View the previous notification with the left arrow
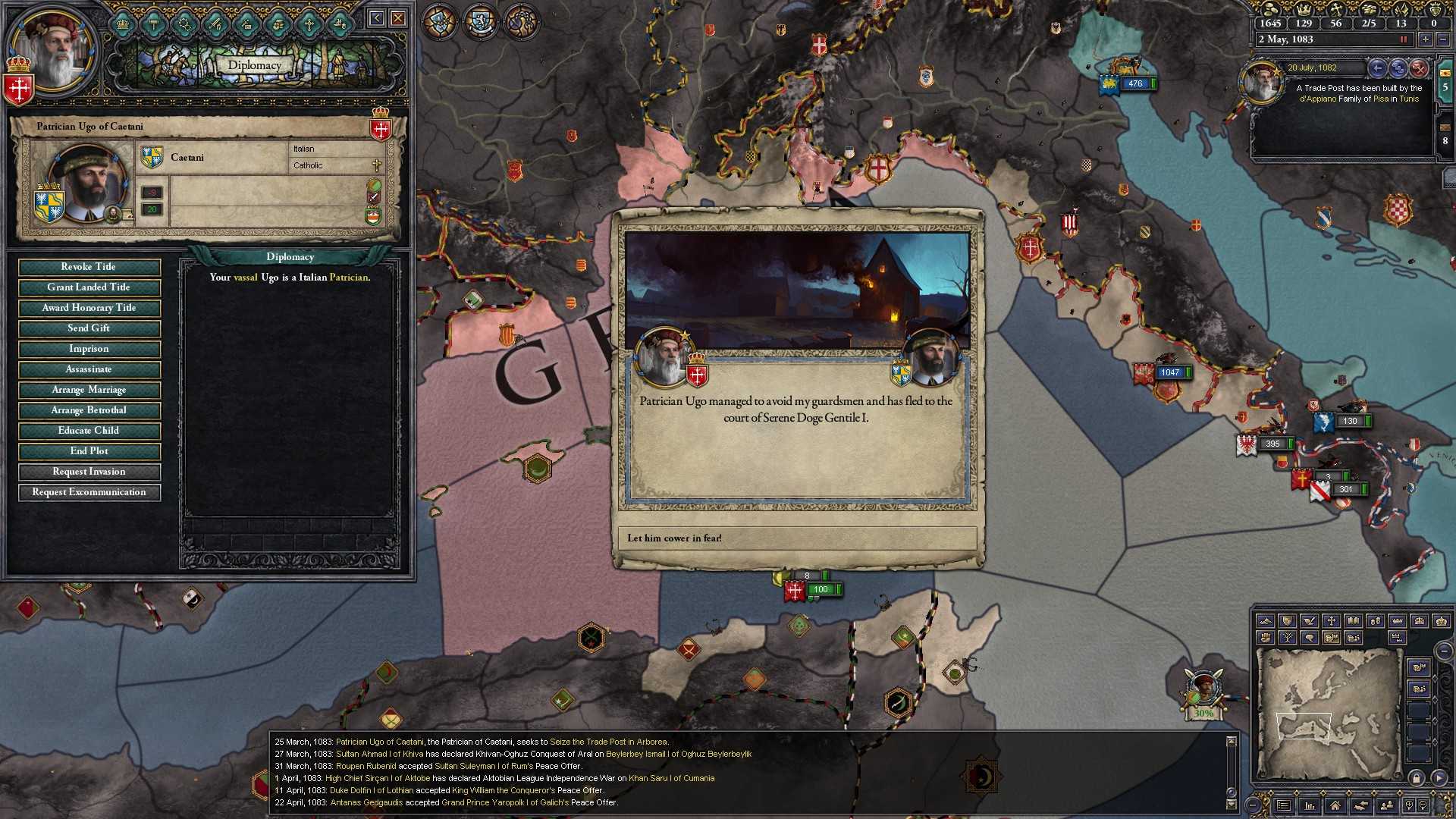1456x819 pixels. click(1377, 68)
